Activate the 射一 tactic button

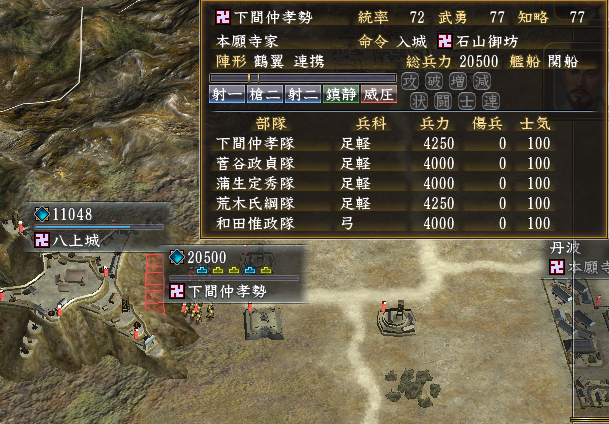[228, 95]
